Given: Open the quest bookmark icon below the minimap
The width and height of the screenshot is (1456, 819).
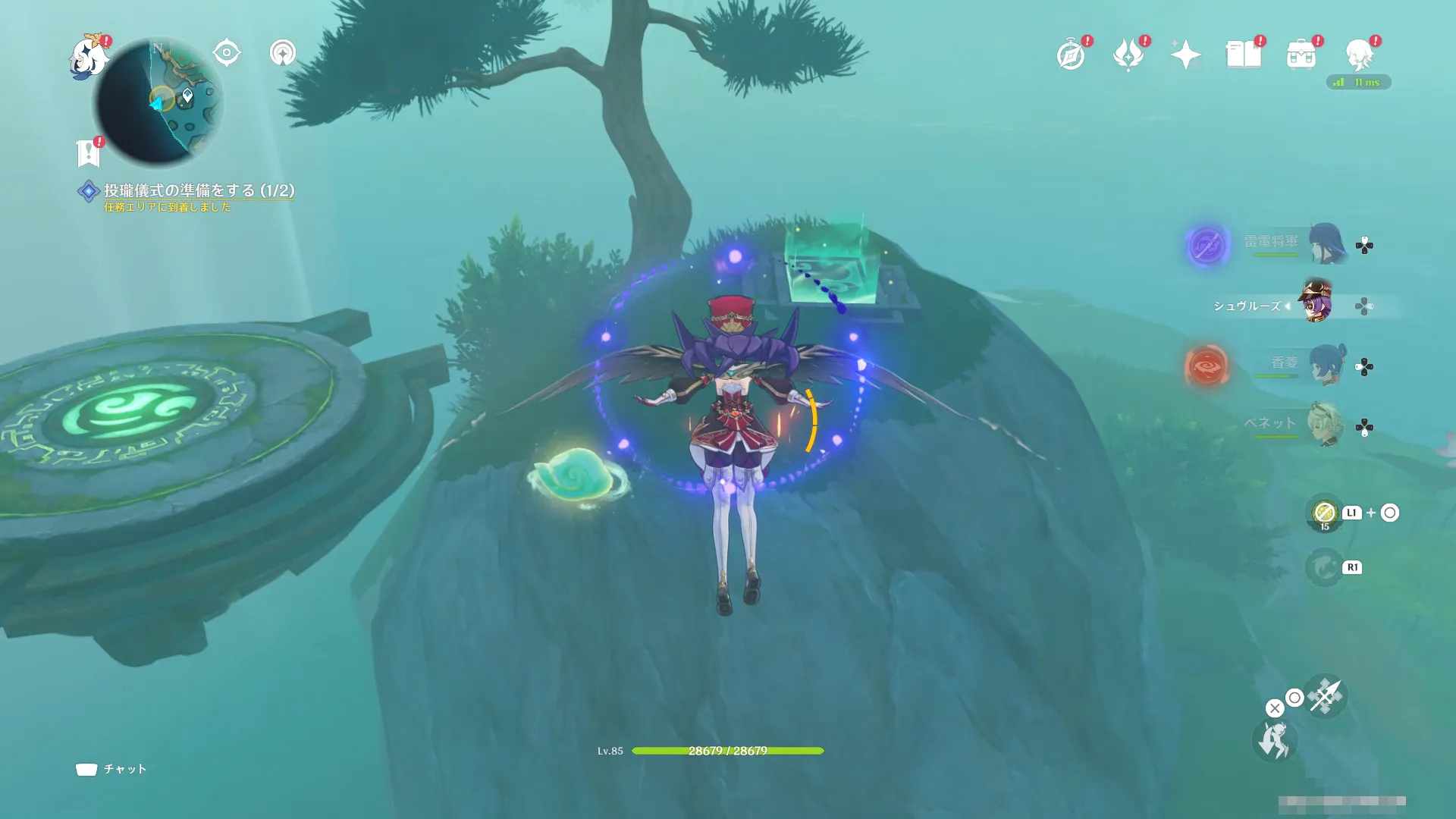Looking at the screenshot, I should pos(89,152).
